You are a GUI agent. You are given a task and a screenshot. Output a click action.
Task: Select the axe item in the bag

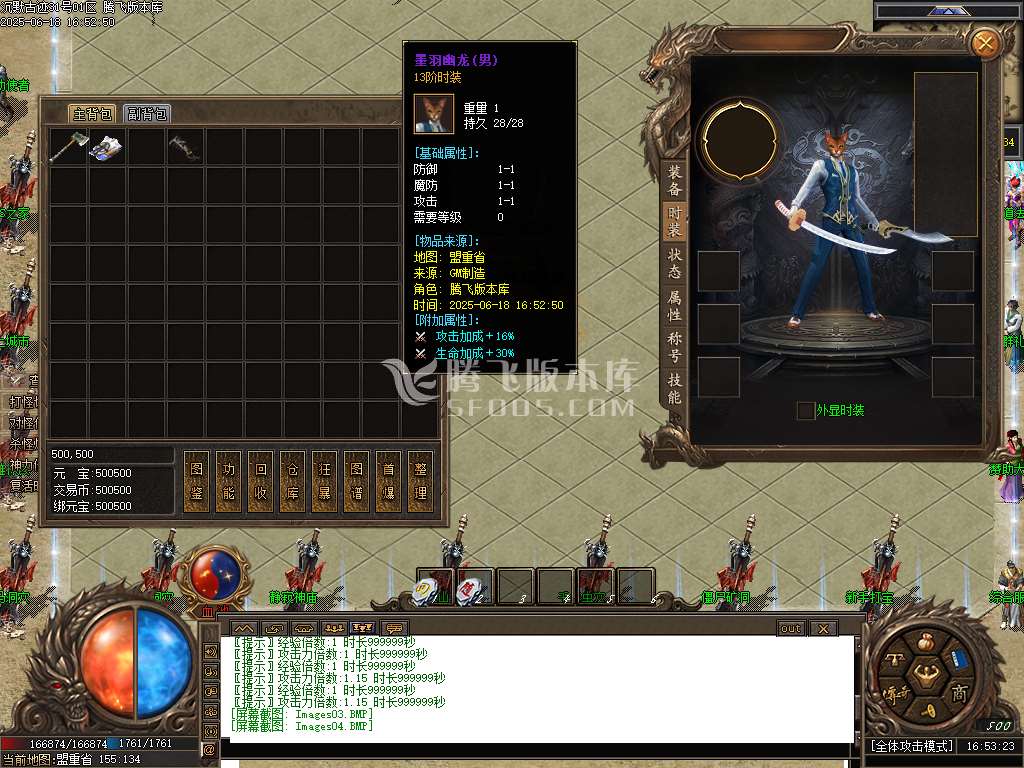click(68, 146)
